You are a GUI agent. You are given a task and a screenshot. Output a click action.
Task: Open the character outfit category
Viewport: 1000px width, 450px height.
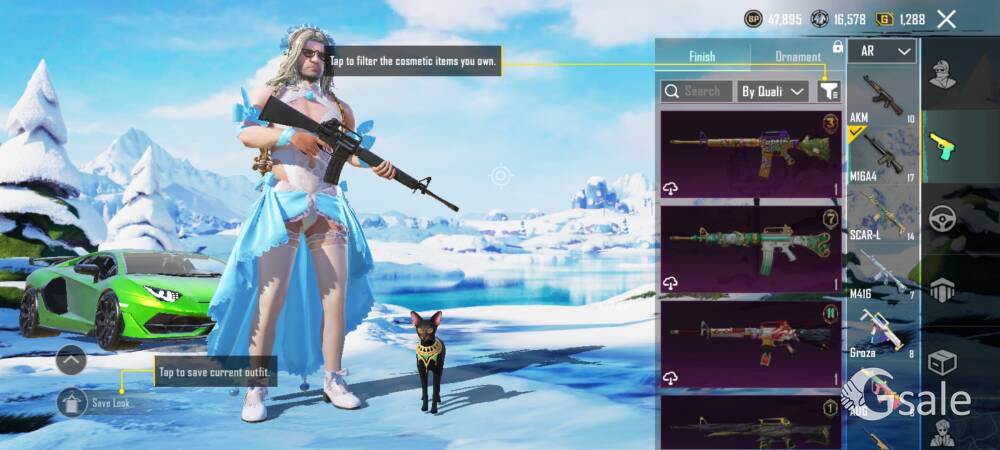pyautogui.click(x=942, y=74)
